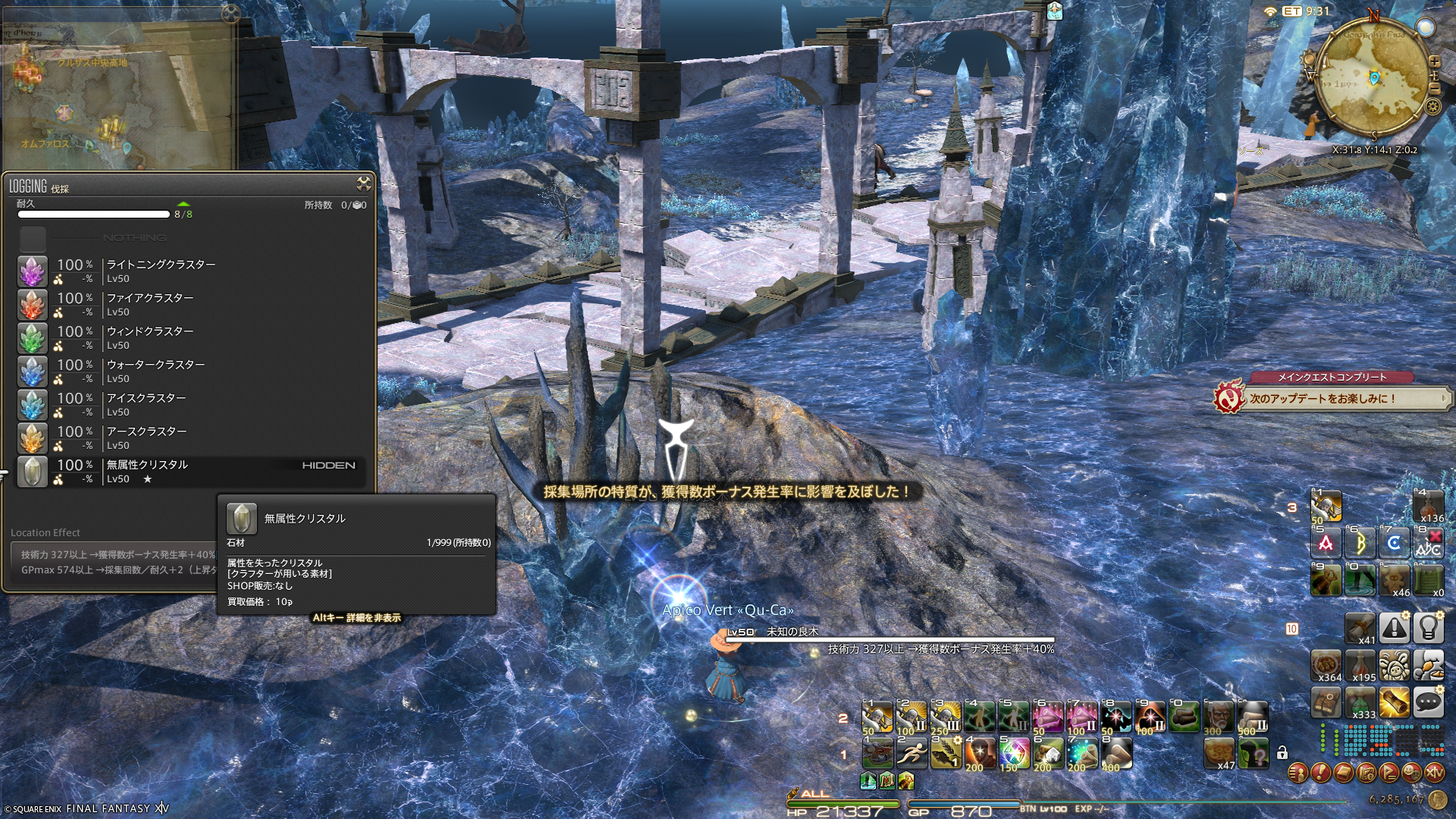Open the minimap gear settings
Image resolution: width=1456 pixels, height=819 pixels.
(x=1432, y=106)
